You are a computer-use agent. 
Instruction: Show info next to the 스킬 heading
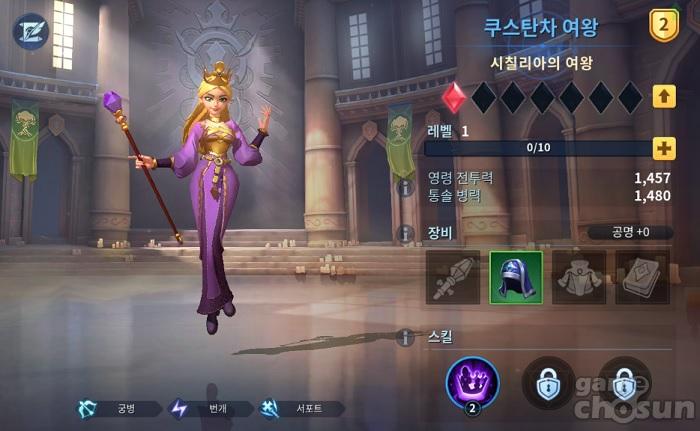[406, 337]
